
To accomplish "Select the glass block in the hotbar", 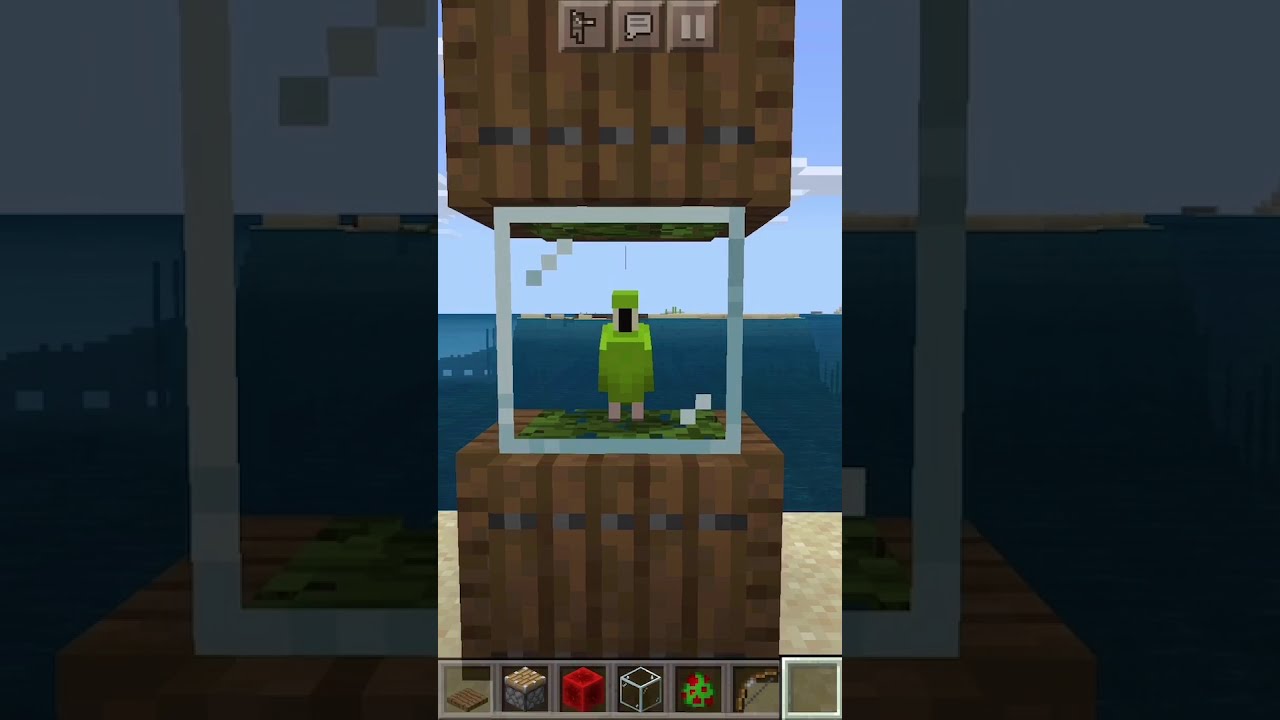I will (x=638, y=686).
